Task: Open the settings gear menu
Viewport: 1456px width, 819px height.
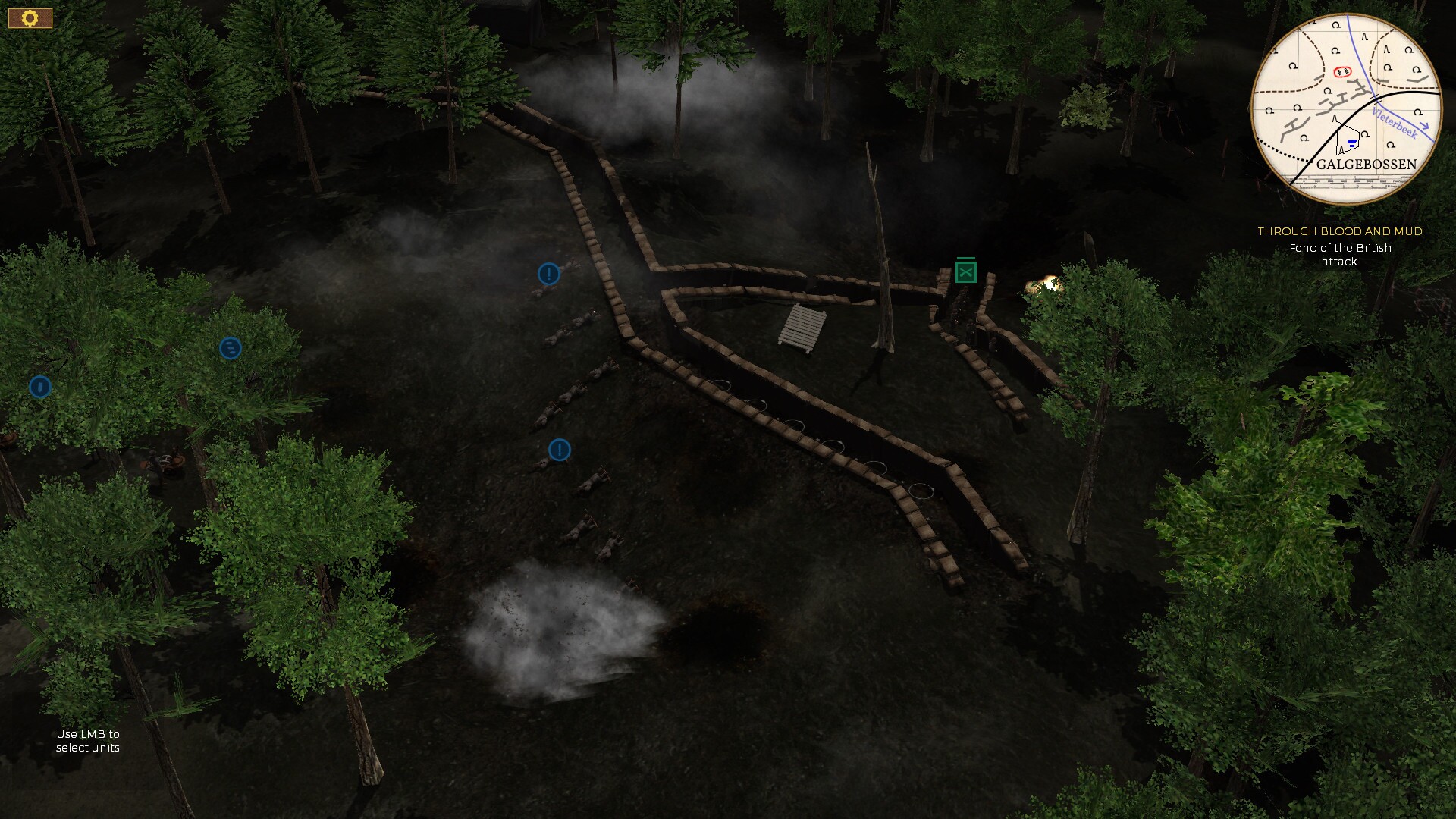Action: 29,17
